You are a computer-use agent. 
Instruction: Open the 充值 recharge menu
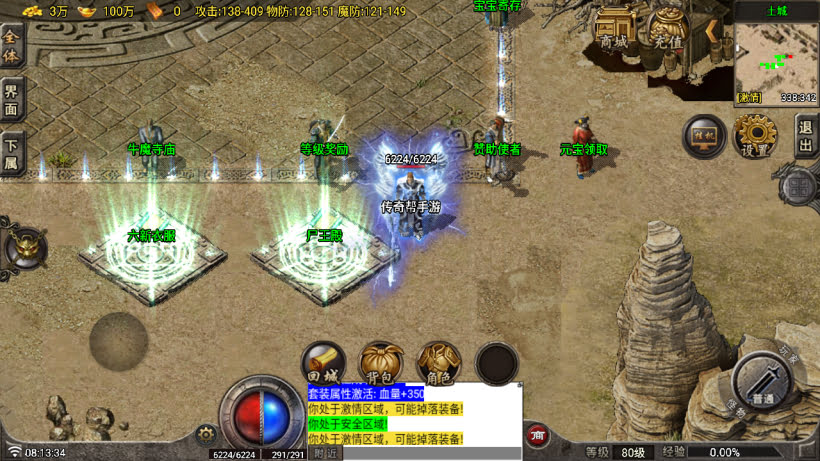coord(667,31)
